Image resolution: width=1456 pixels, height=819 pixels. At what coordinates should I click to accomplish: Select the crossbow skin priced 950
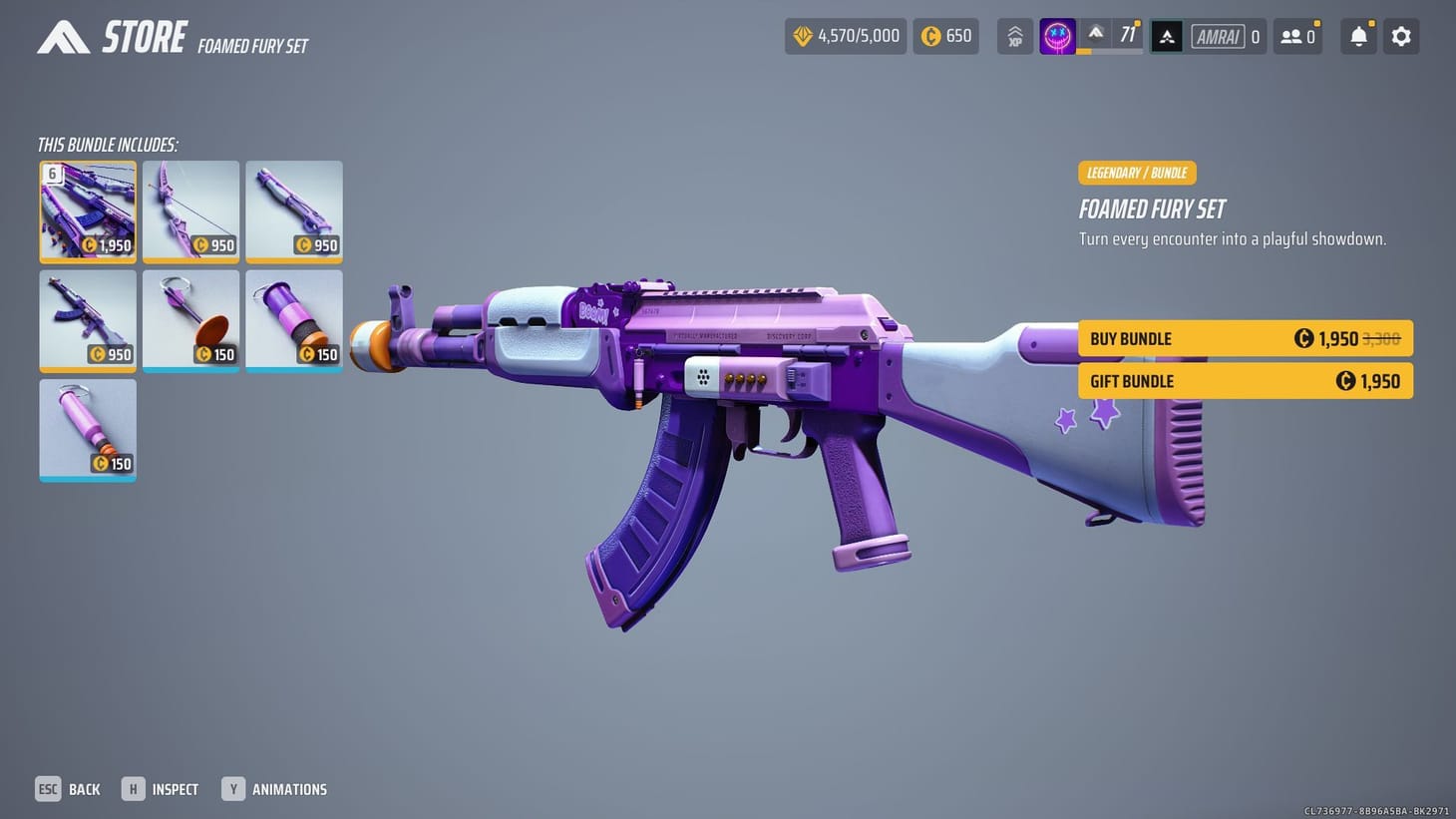(x=190, y=210)
